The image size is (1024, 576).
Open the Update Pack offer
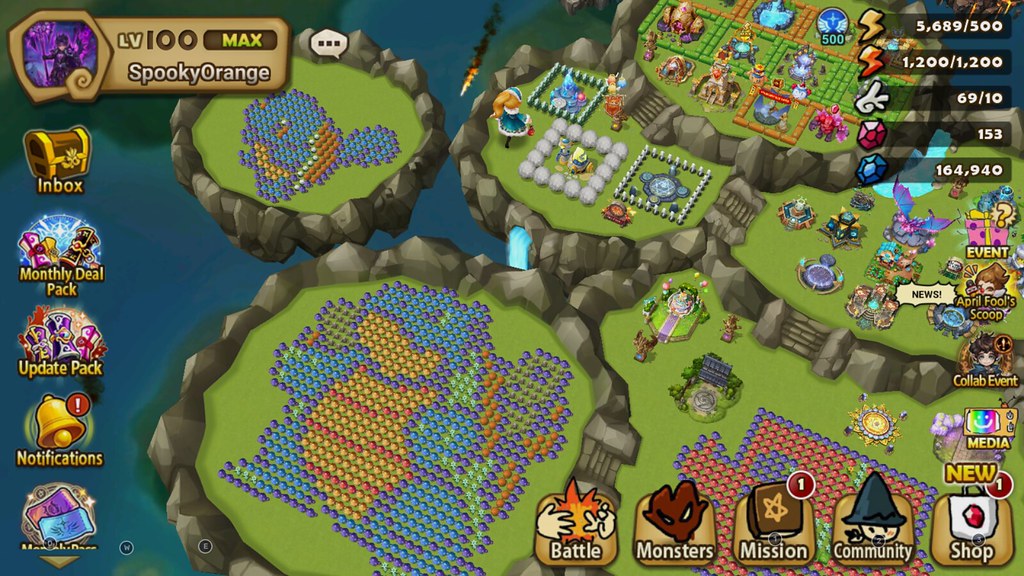(61, 340)
